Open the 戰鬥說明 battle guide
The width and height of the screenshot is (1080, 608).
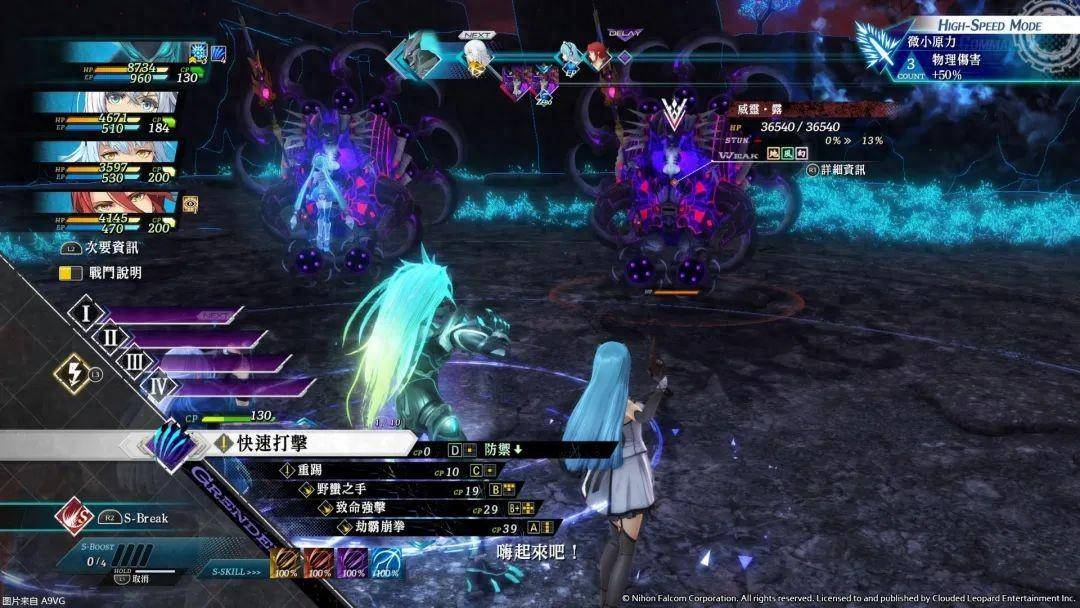[100, 272]
